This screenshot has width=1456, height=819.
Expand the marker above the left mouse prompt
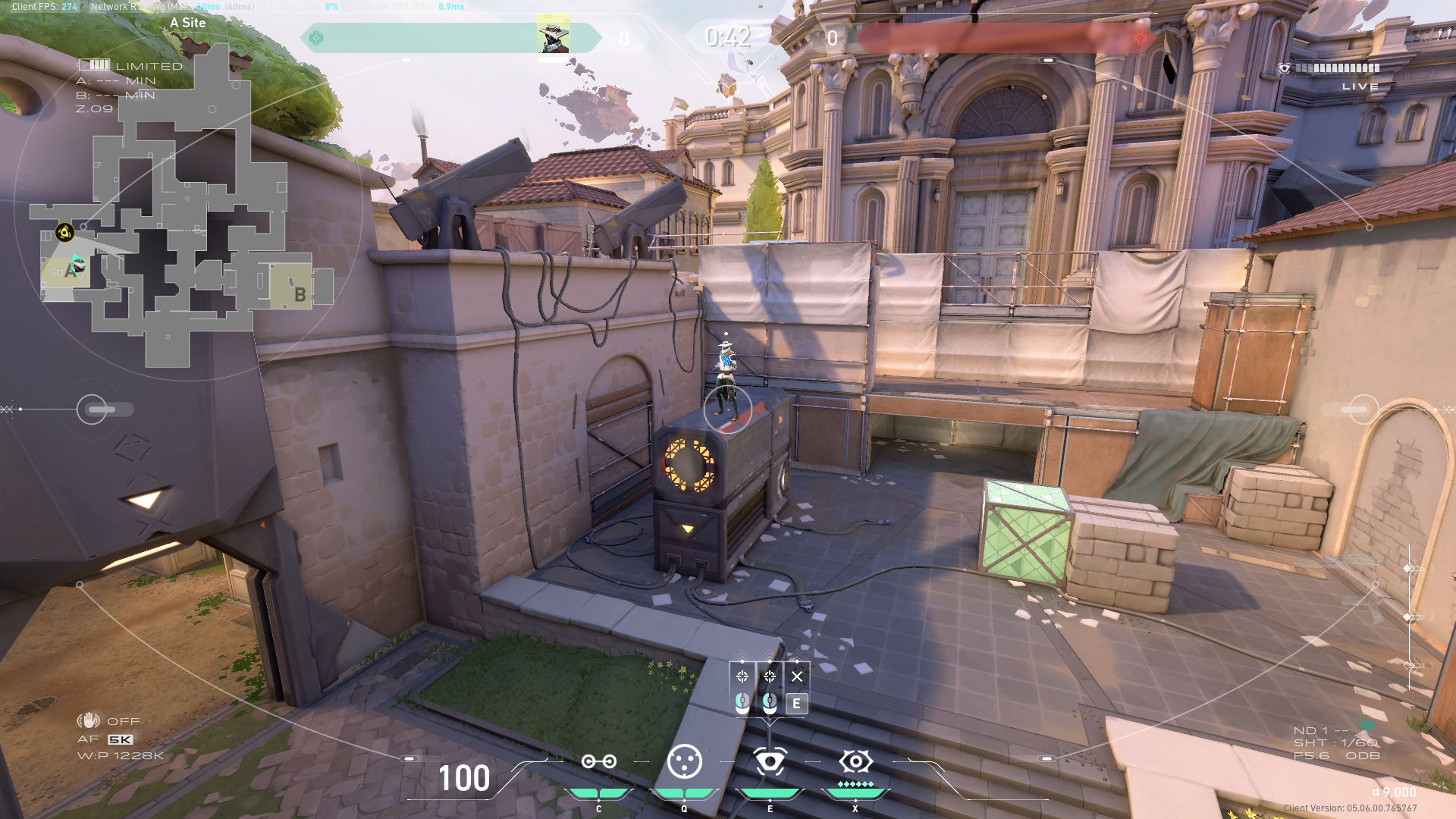(x=742, y=661)
